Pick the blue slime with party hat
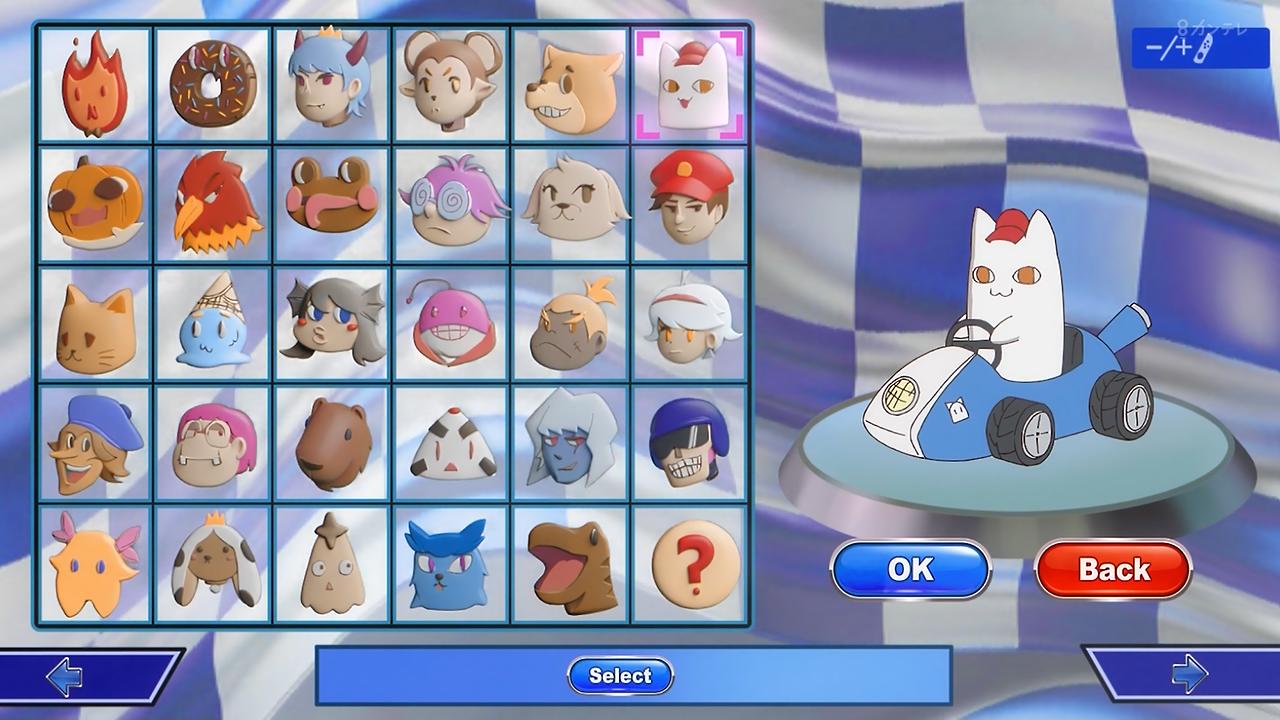The height and width of the screenshot is (720, 1280). (212, 325)
